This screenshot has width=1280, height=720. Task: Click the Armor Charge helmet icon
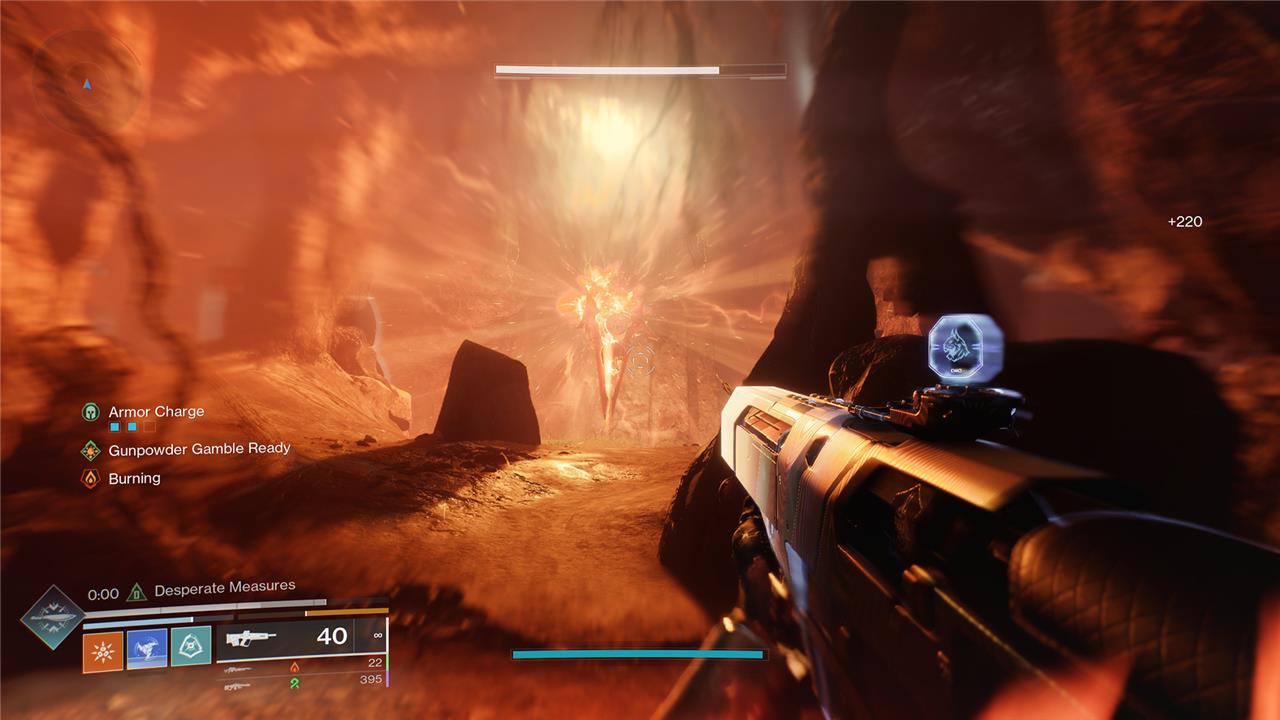[x=91, y=412]
